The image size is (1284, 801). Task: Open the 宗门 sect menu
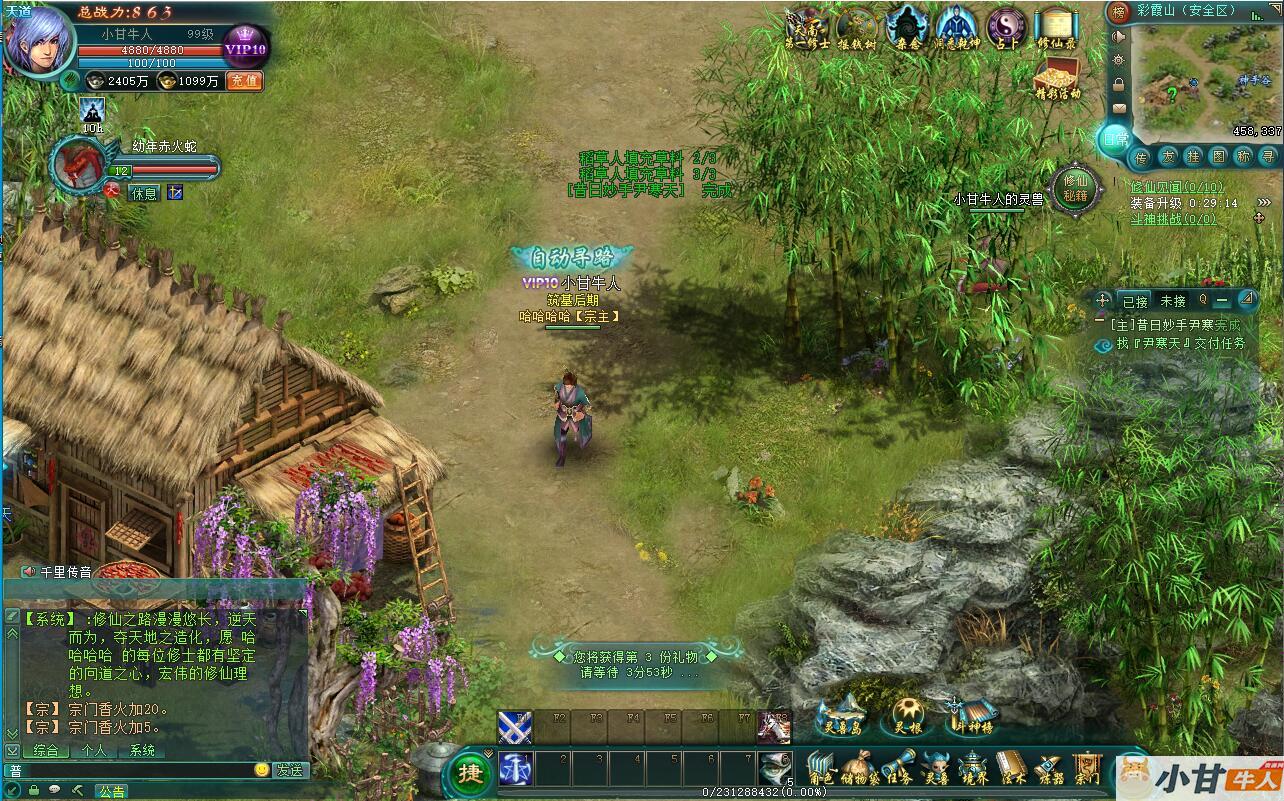(1087, 768)
